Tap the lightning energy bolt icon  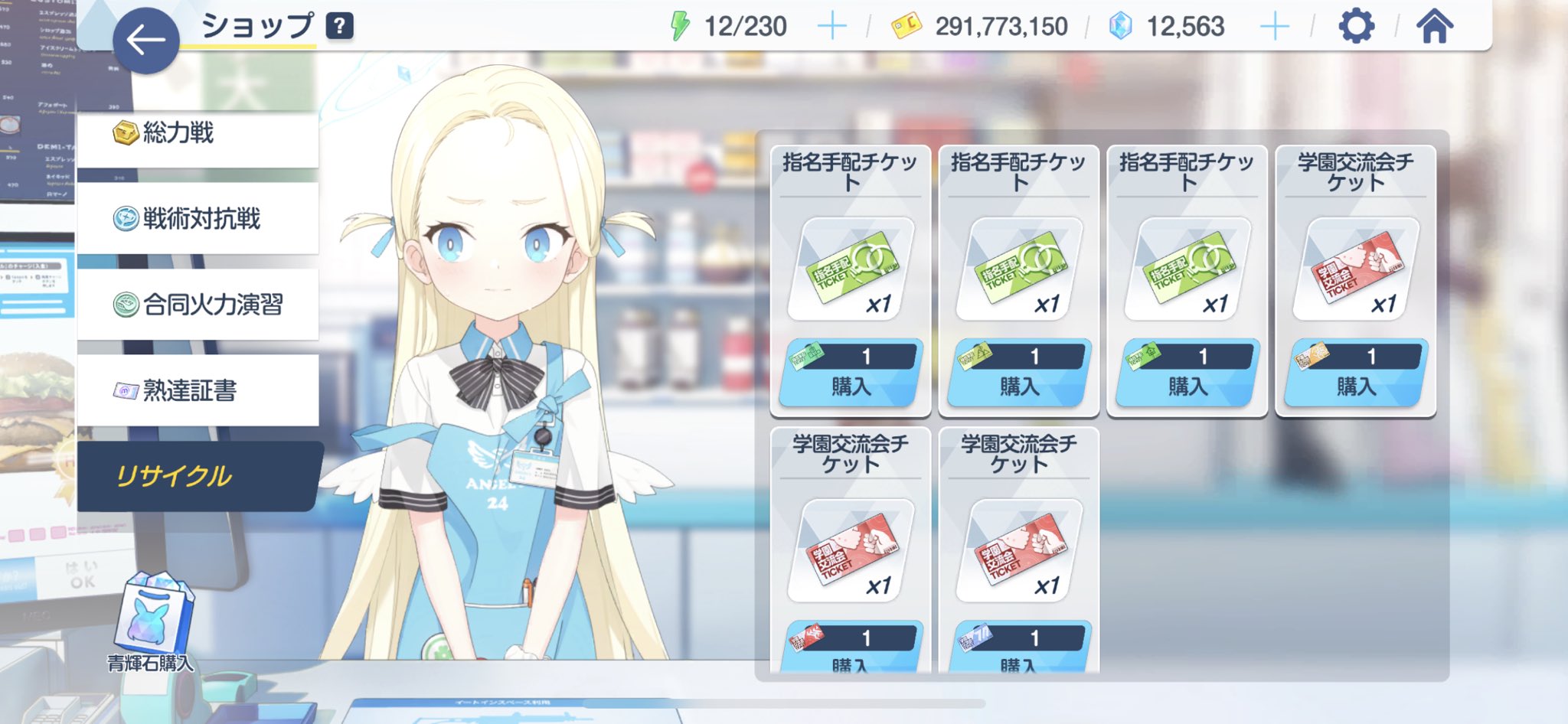(x=681, y=24)
